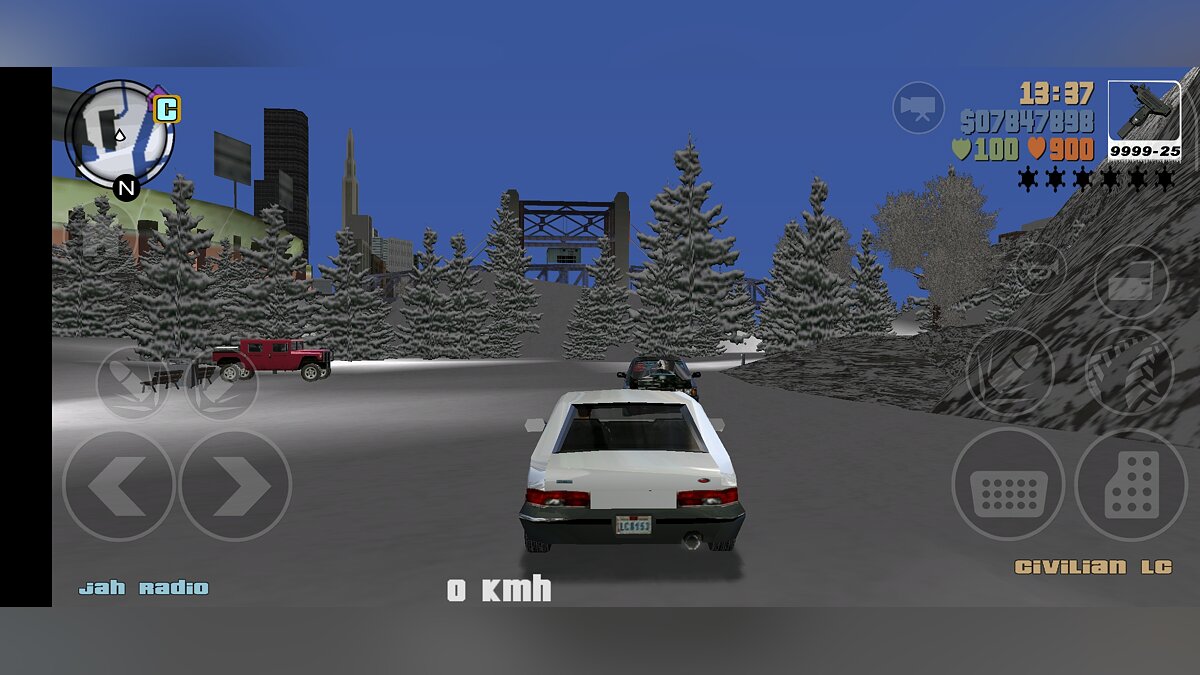1200x675 pixels.
Task: Steer right with the right arrow button
Action: [235, 486]
